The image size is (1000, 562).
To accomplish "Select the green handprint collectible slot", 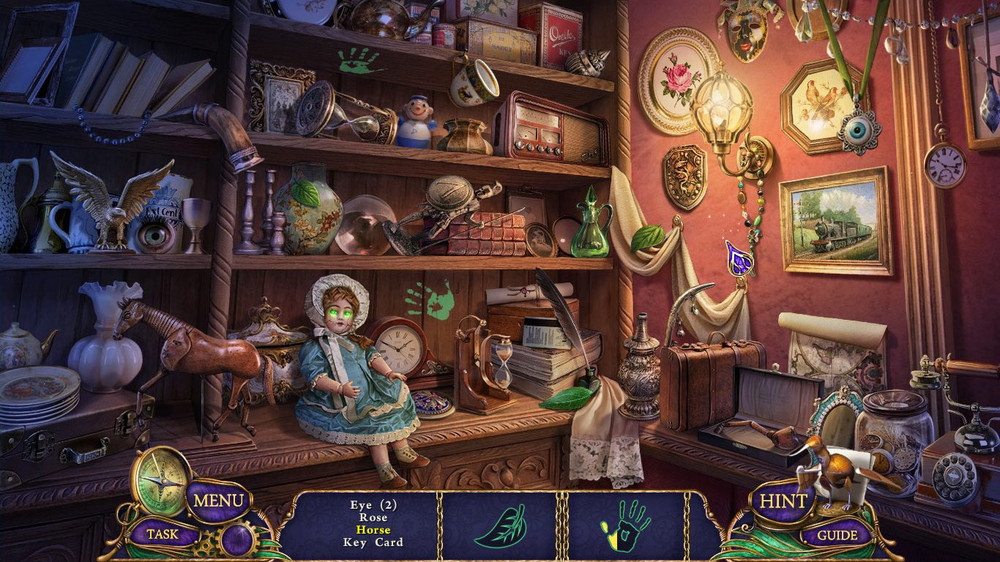I will [x=625, y=526].
